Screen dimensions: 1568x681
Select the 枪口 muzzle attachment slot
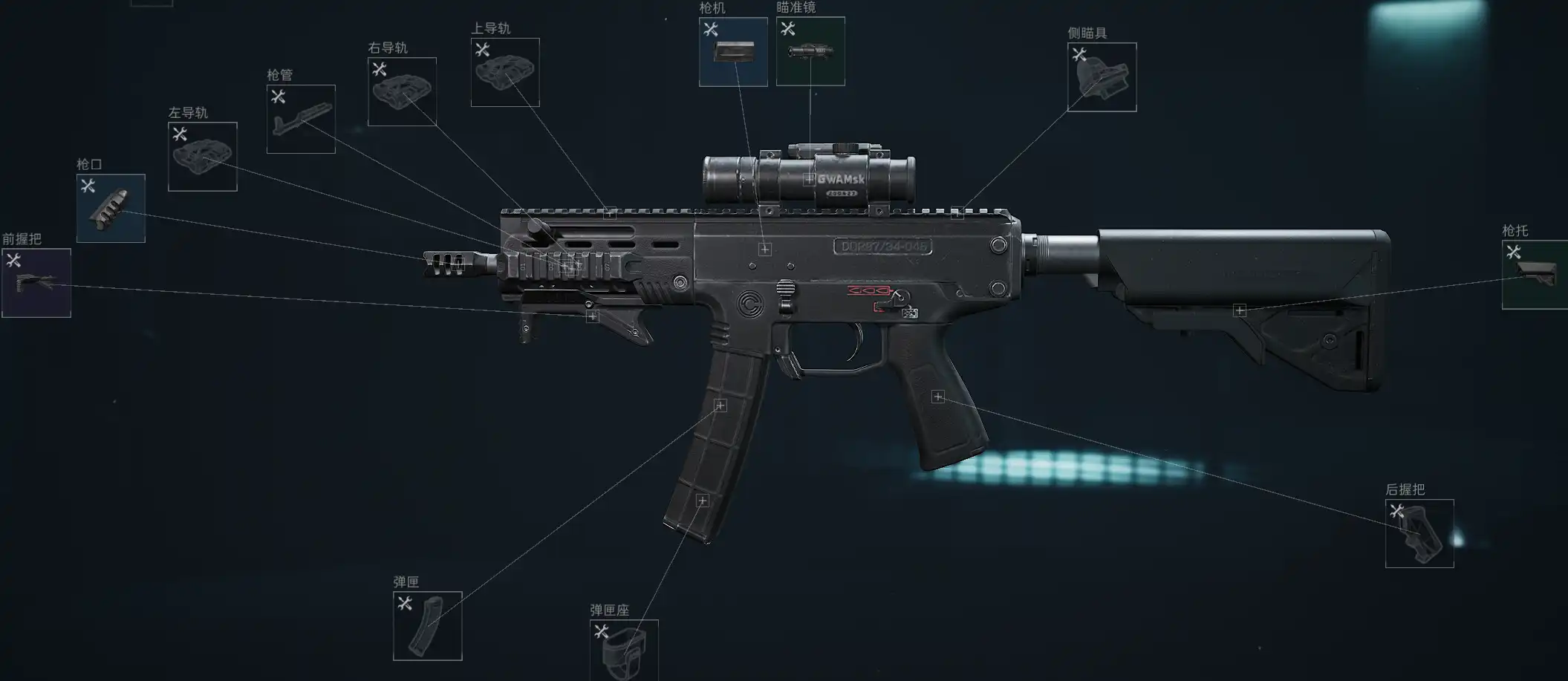(111, 209)
